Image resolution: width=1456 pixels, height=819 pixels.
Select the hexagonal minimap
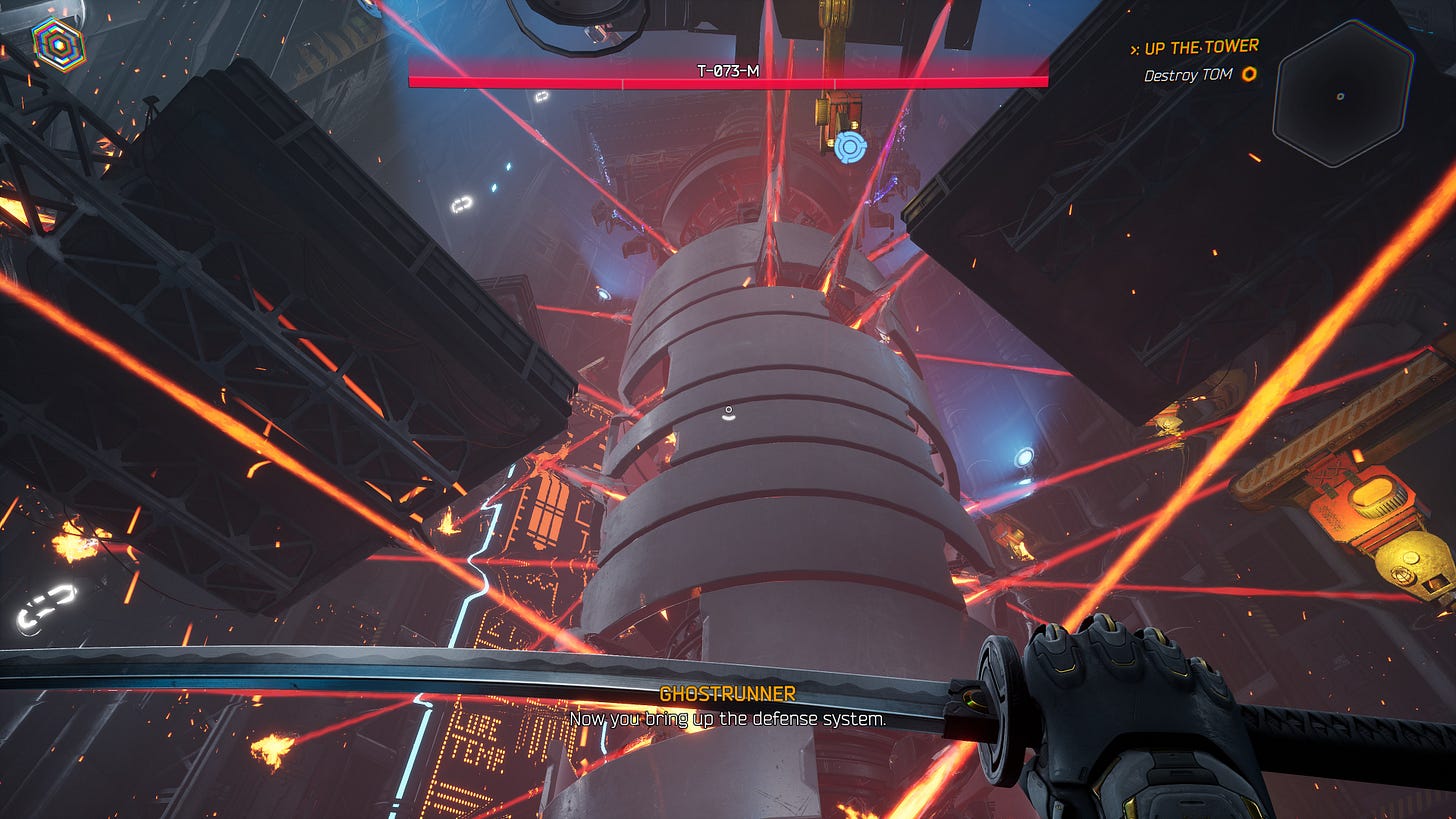click(1342, 94)
